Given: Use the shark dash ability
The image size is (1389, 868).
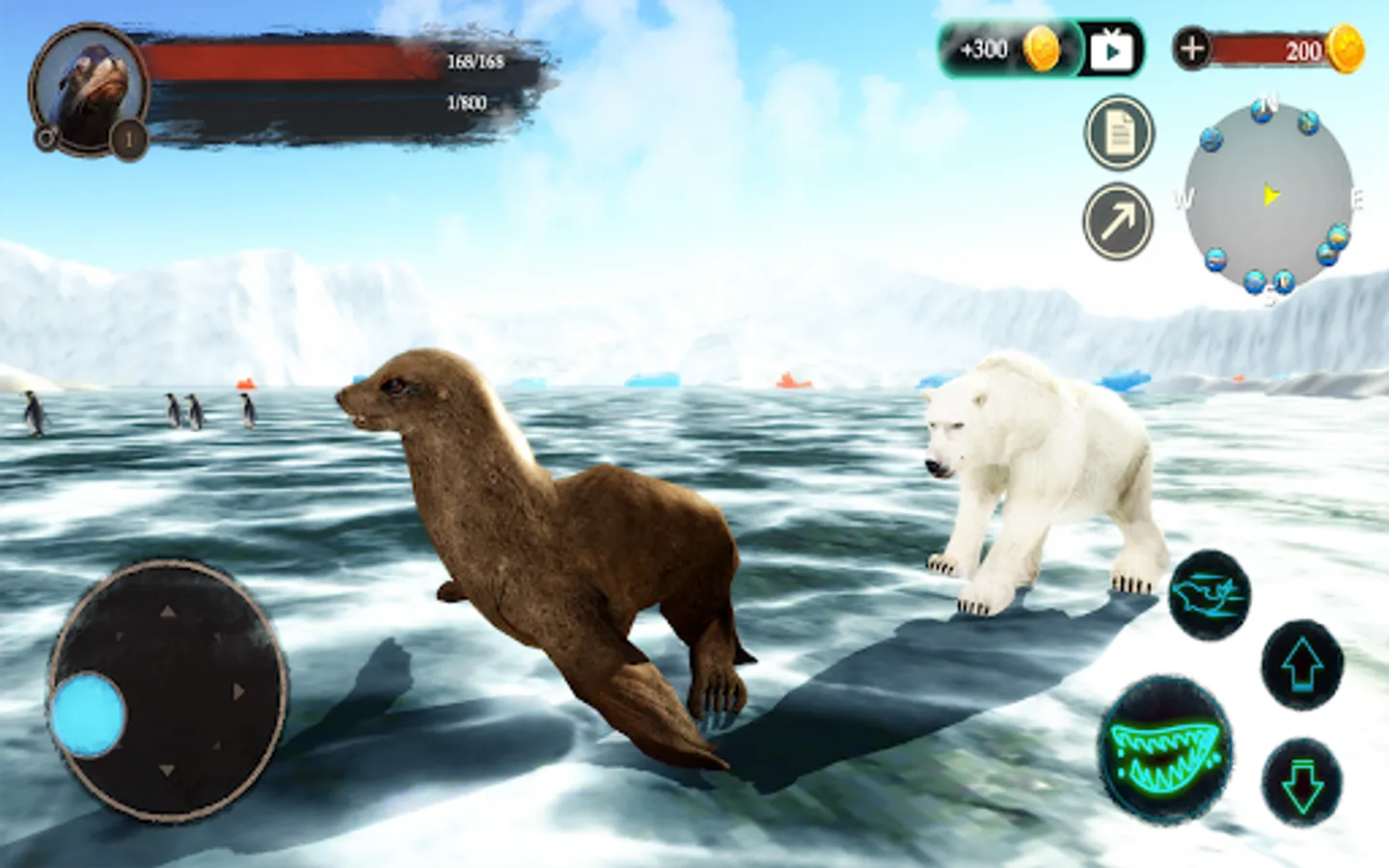Looking at the screenshot, I should click(1210, 595).
